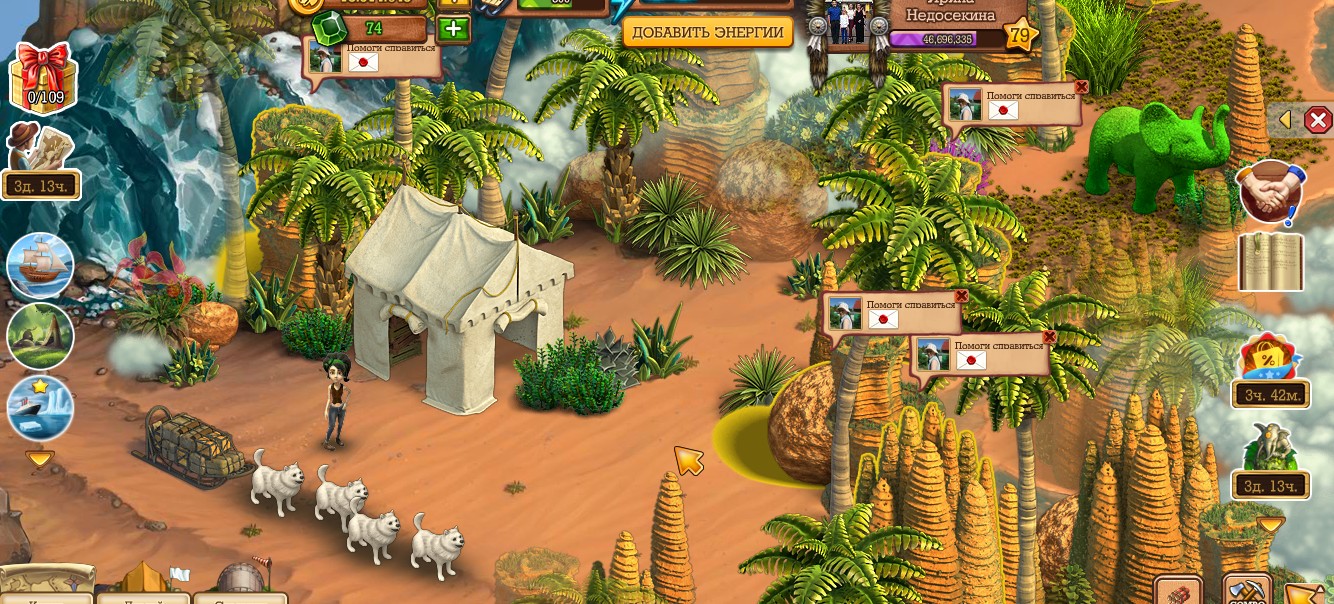Open the elephant statue event icon
This screenshot has height=604, width=1334.
click(x=1270, y=450)
